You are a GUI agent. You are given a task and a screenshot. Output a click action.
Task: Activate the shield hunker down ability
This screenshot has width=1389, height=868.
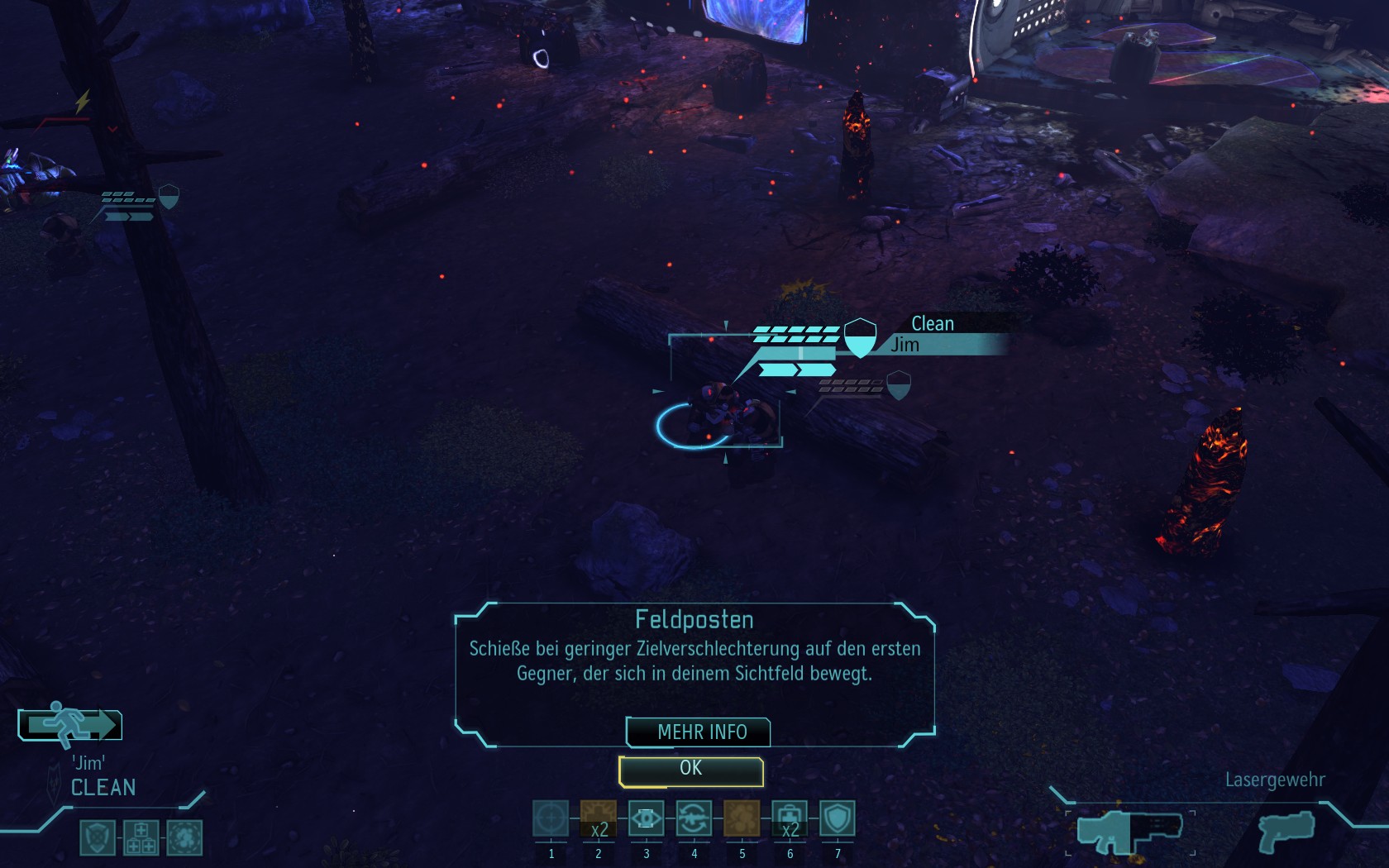click(838, 819)
